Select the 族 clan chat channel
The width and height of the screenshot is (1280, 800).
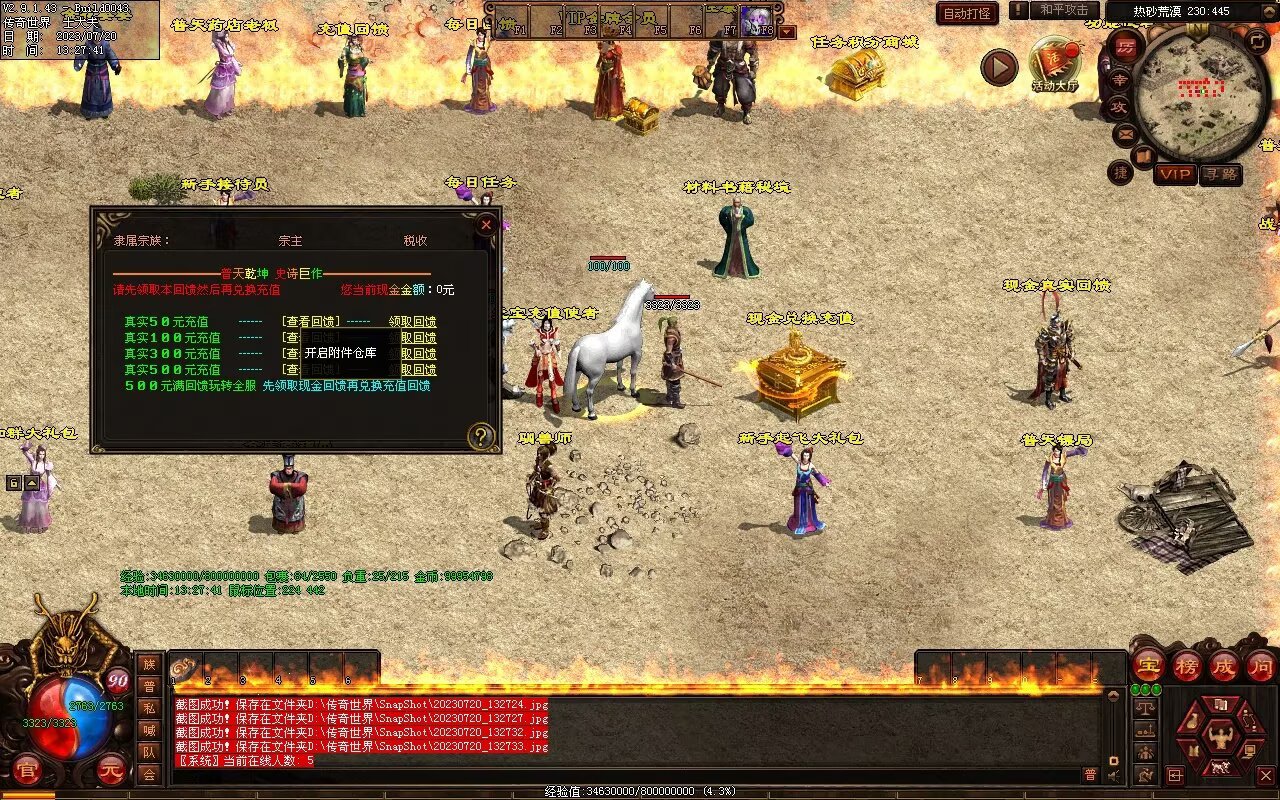pyautogui.click(x=149, y=664)
